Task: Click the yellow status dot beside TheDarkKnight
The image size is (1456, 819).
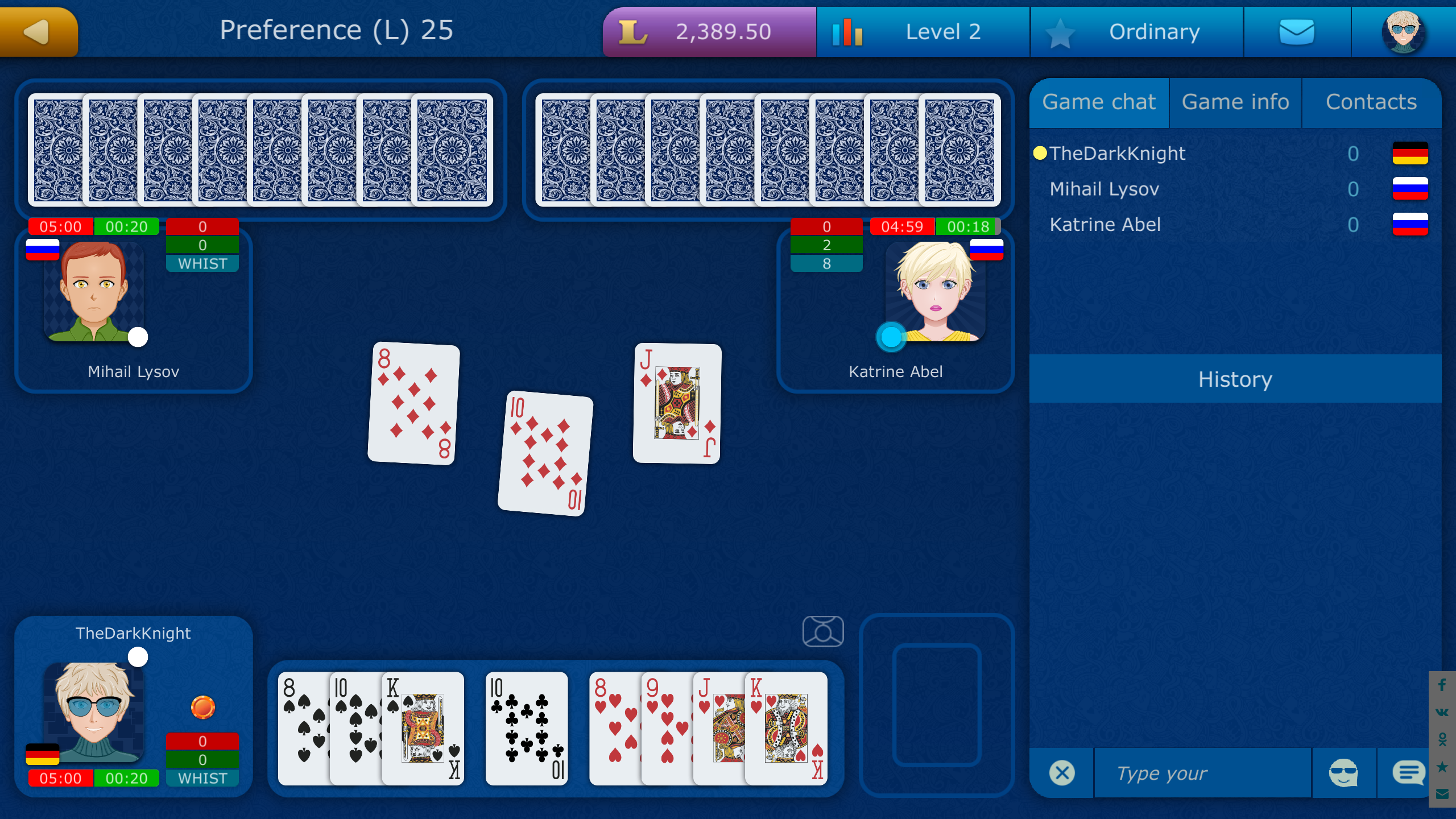Action: [1040, 152]
